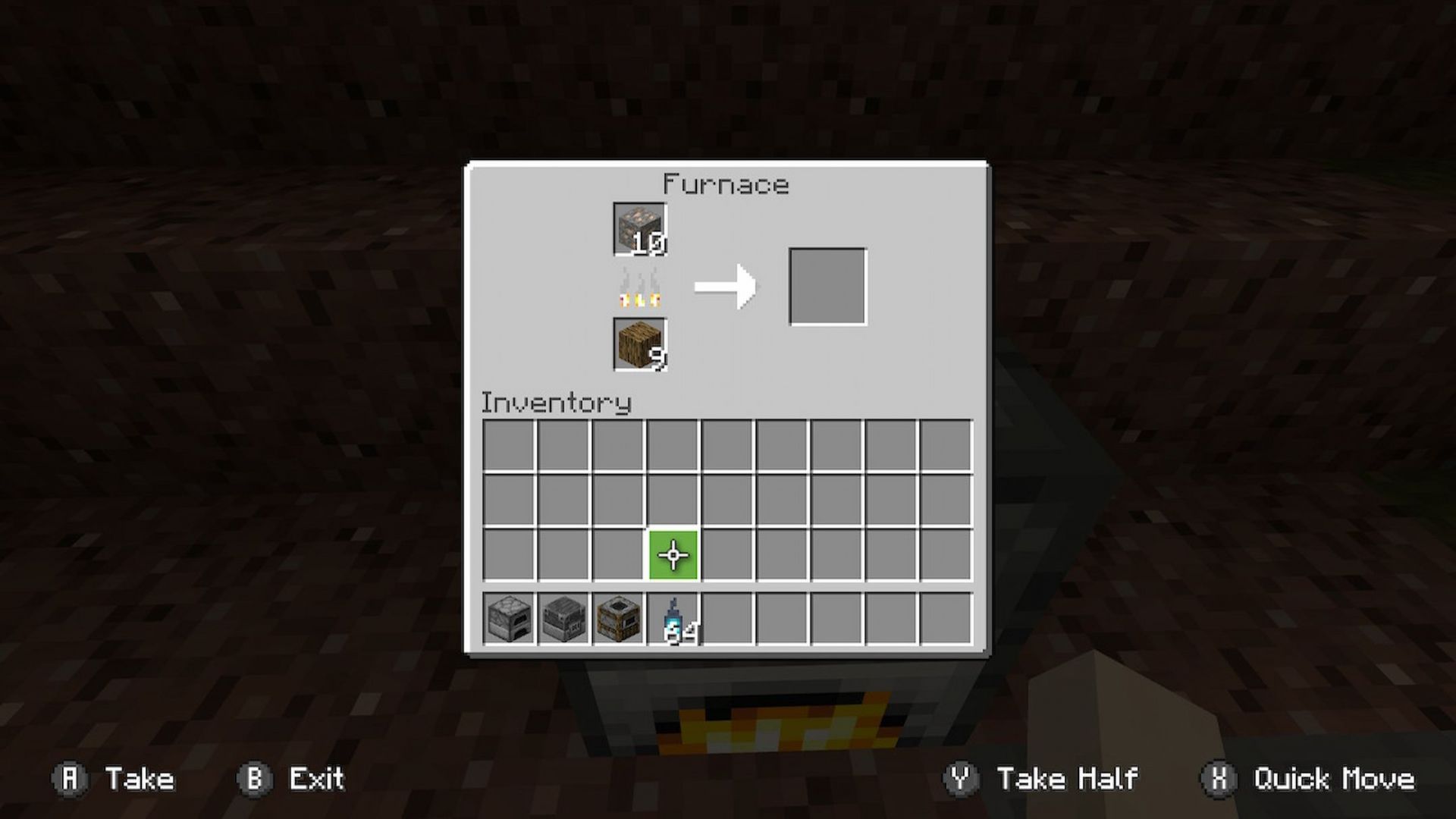The width and height of the screenshot is (1456, 819).
Task: Select the green highlighted inventory slot
Action: [672, 556]
